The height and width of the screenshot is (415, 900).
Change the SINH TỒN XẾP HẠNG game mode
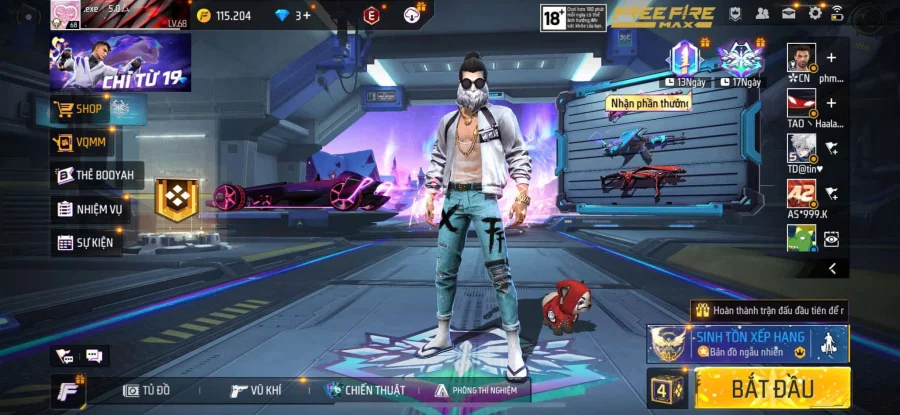(x=746, y=344)
